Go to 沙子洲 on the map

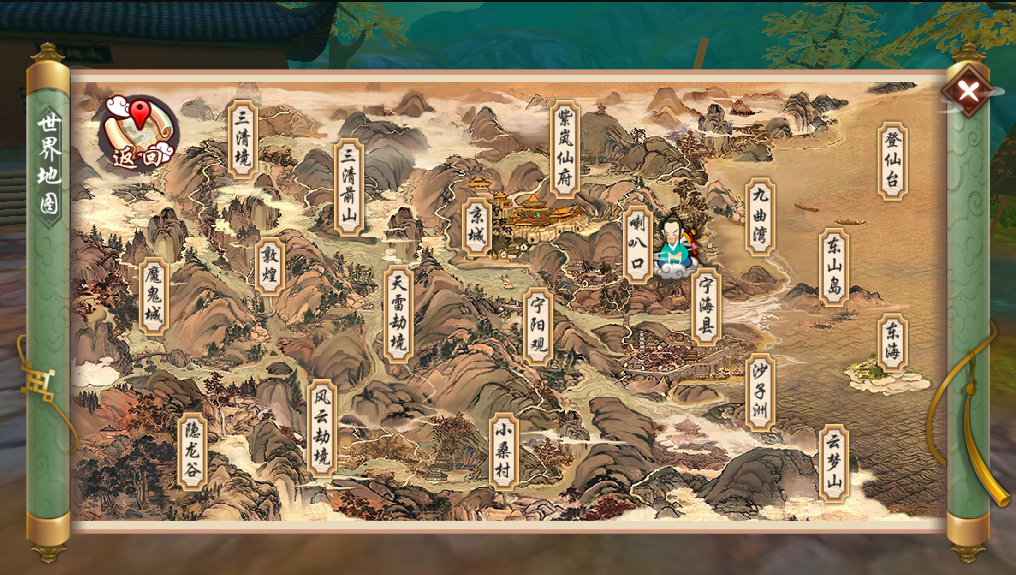(760, 392)
